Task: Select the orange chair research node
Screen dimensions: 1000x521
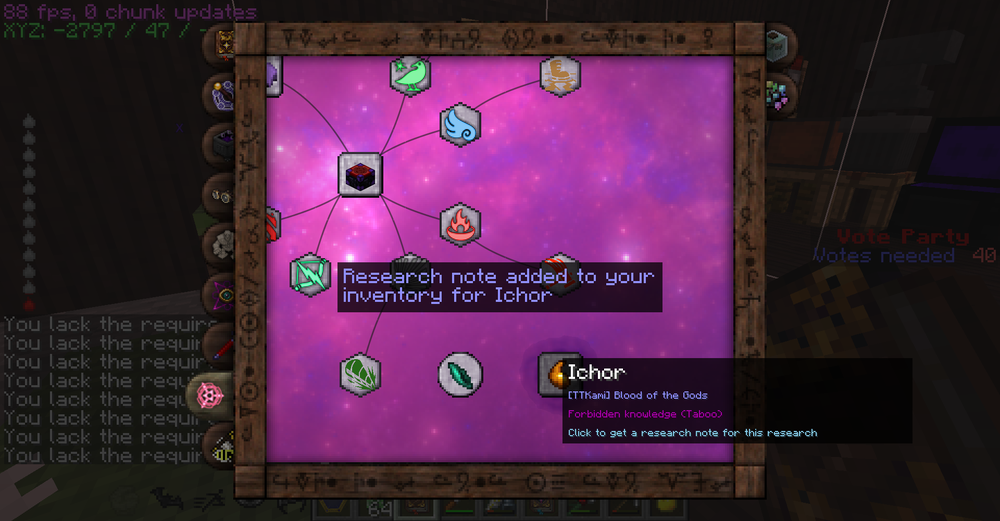Action: (560, 76)
